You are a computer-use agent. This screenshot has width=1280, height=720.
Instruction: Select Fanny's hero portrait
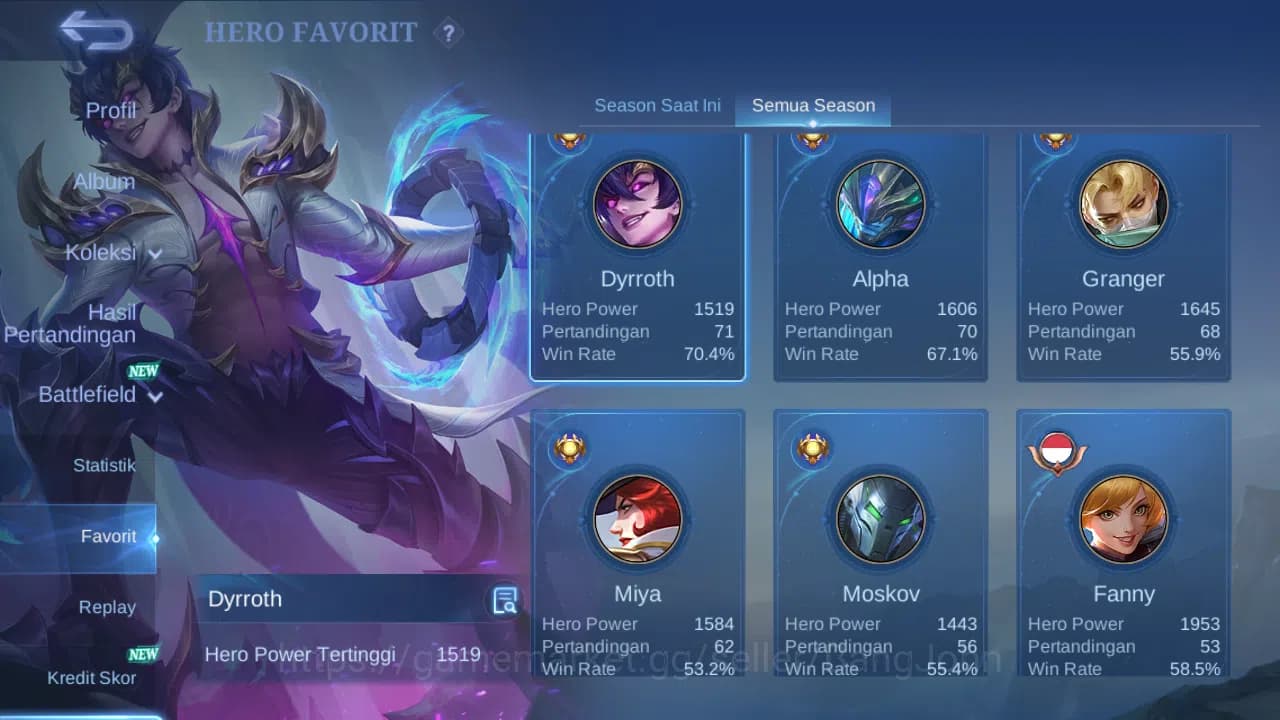[x=1124, y=519]
